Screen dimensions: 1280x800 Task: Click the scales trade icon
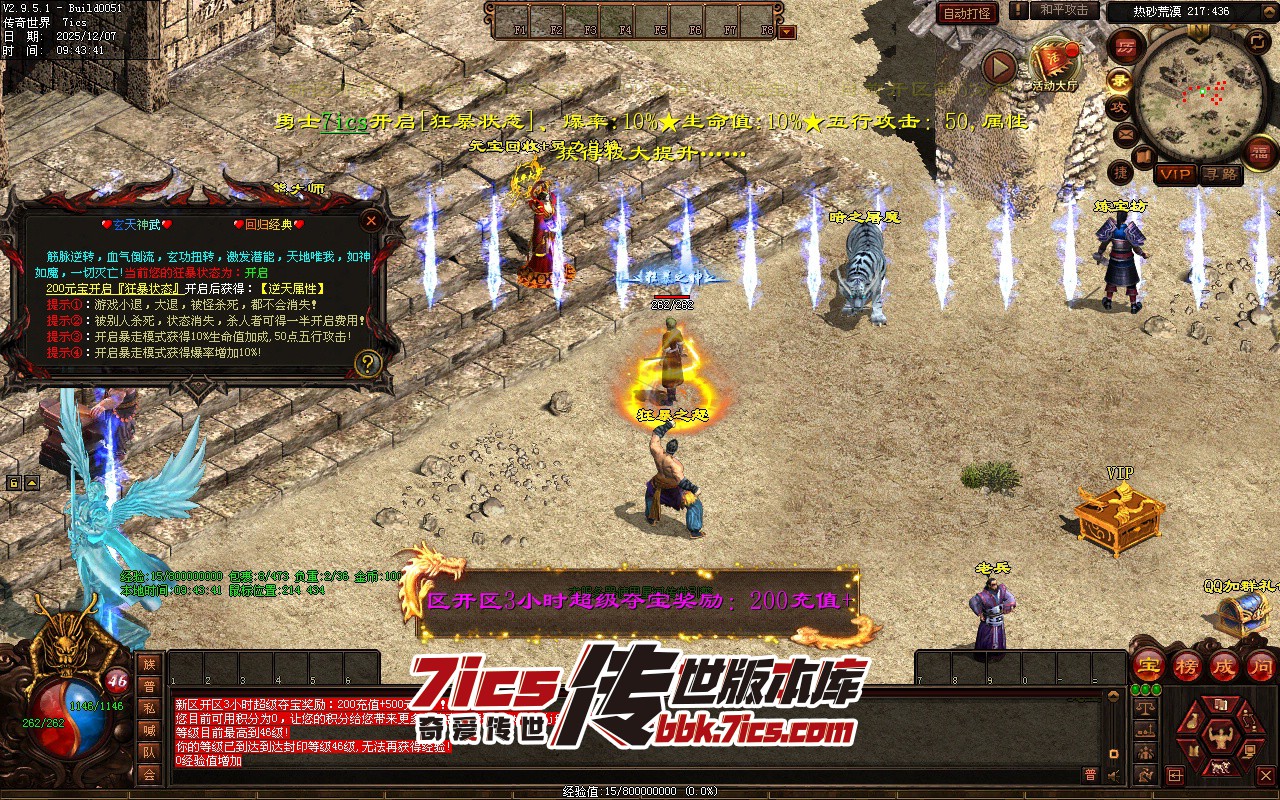1145,707
